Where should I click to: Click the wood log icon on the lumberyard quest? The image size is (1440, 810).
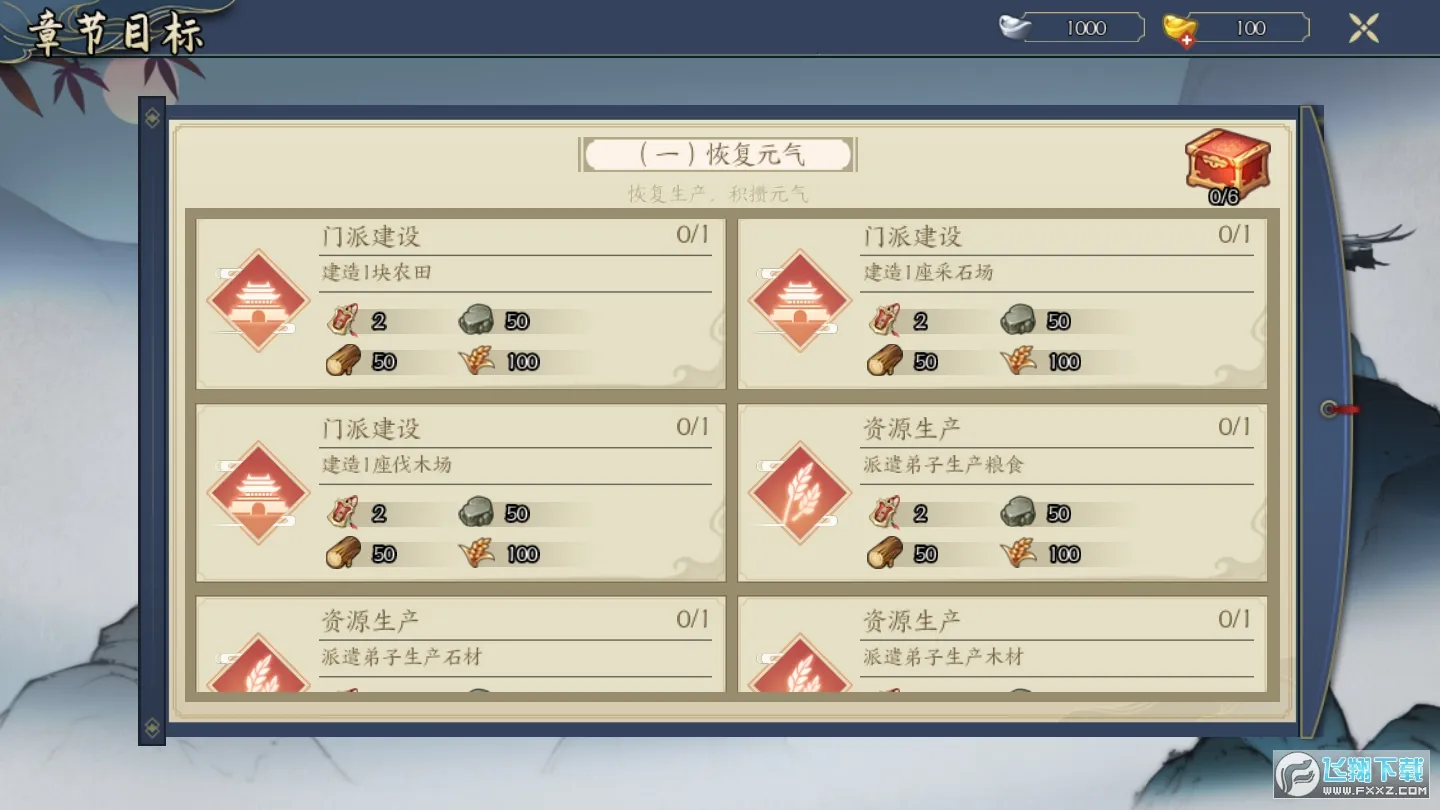coord(344,552)
